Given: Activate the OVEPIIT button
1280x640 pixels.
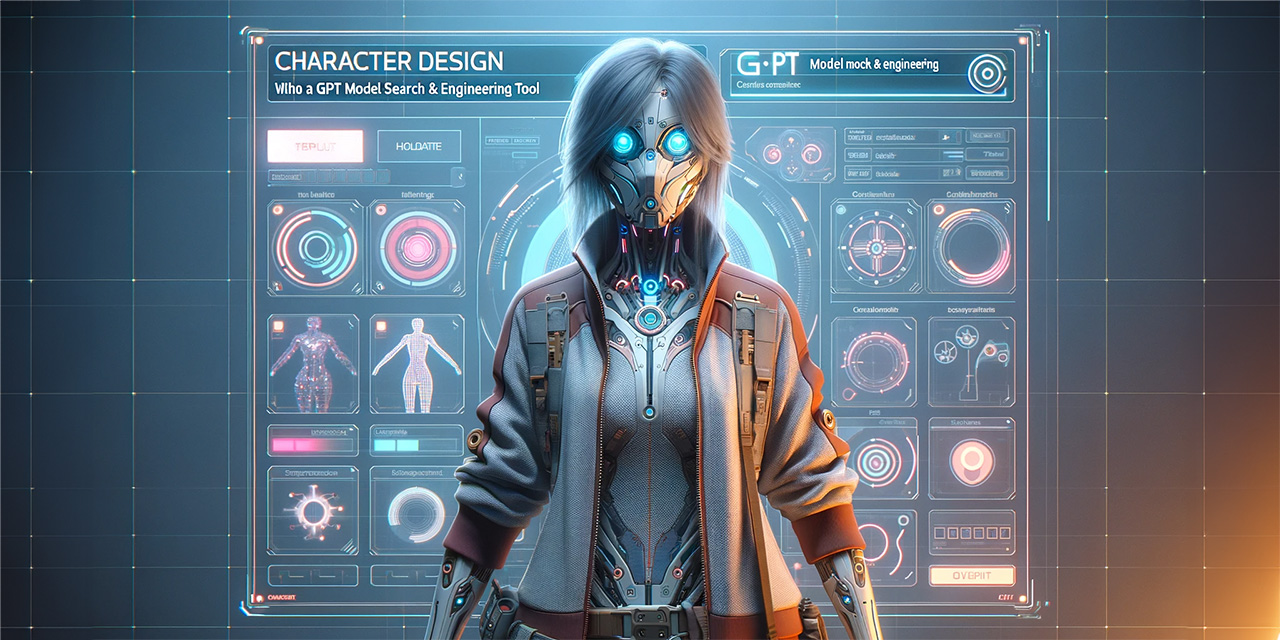Looking at the screenshot, I should 971,575.
